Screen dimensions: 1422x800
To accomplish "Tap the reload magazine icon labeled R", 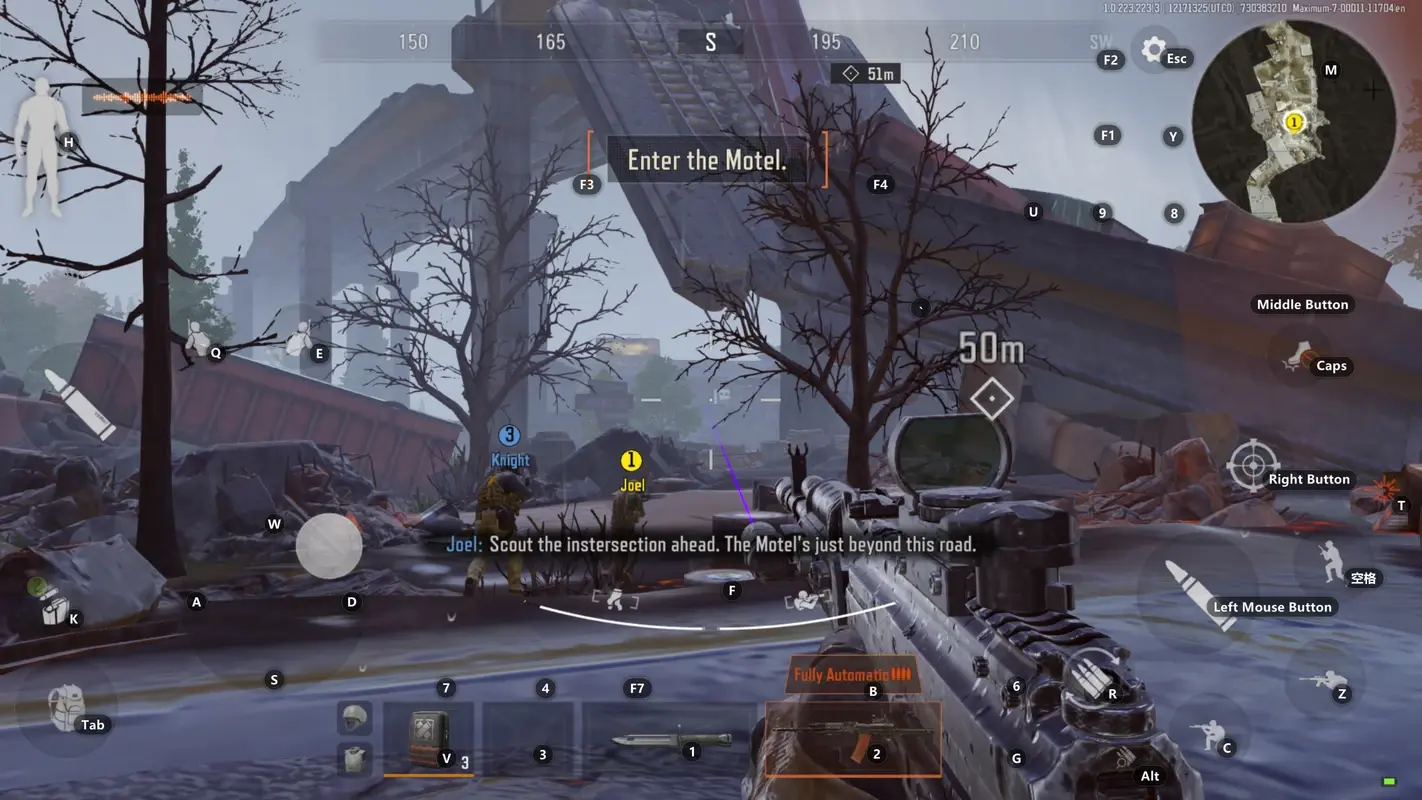I will coord(1091,677).
